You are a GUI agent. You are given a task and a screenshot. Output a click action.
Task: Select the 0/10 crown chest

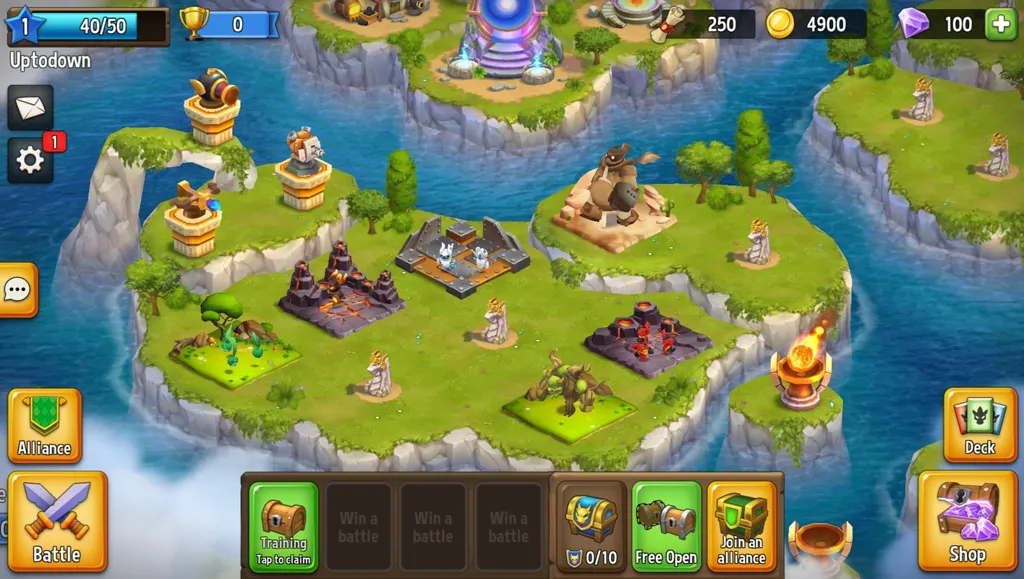click(591, 527)
